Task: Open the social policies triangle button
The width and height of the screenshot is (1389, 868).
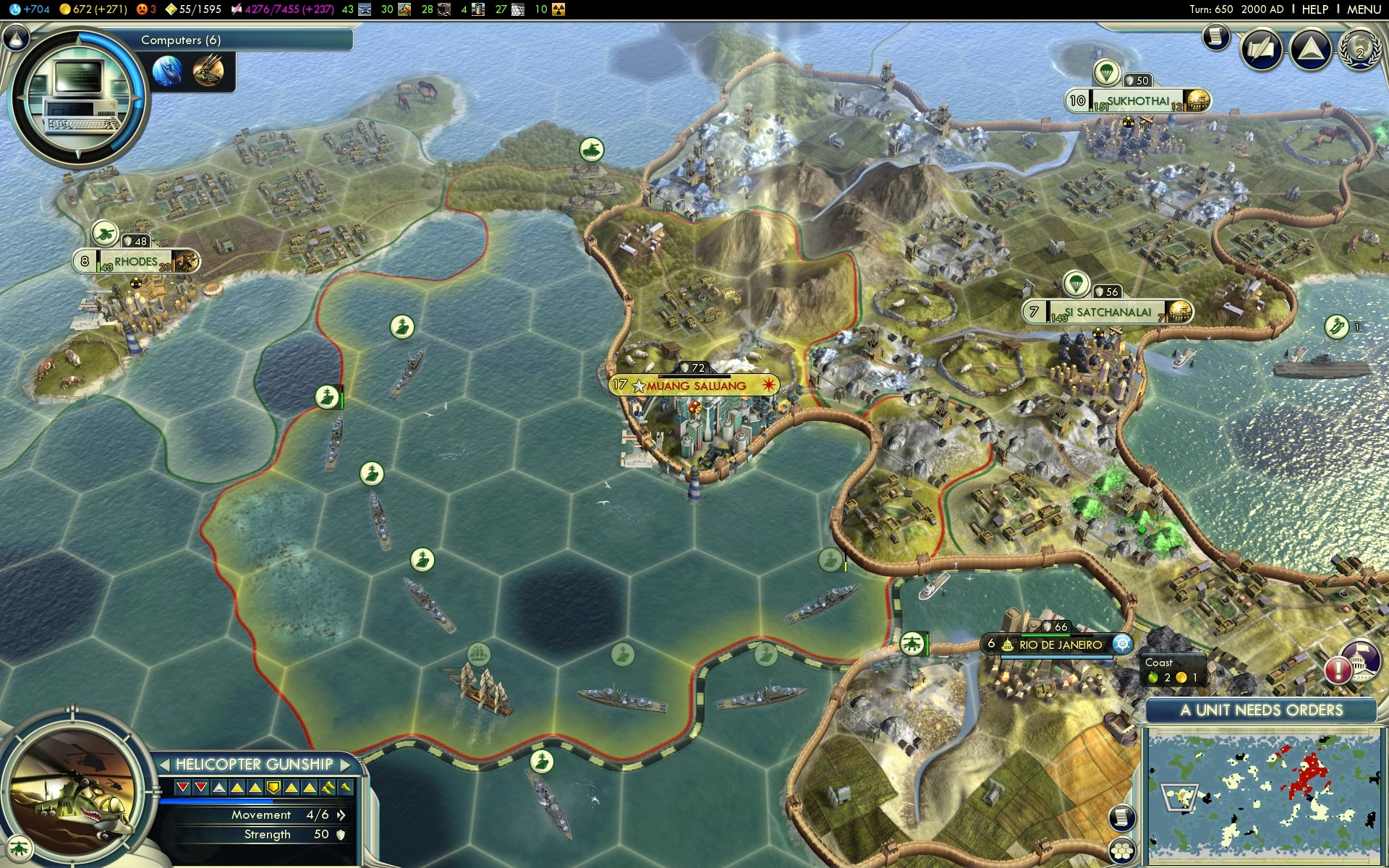Action: (x=1310, y=49)
